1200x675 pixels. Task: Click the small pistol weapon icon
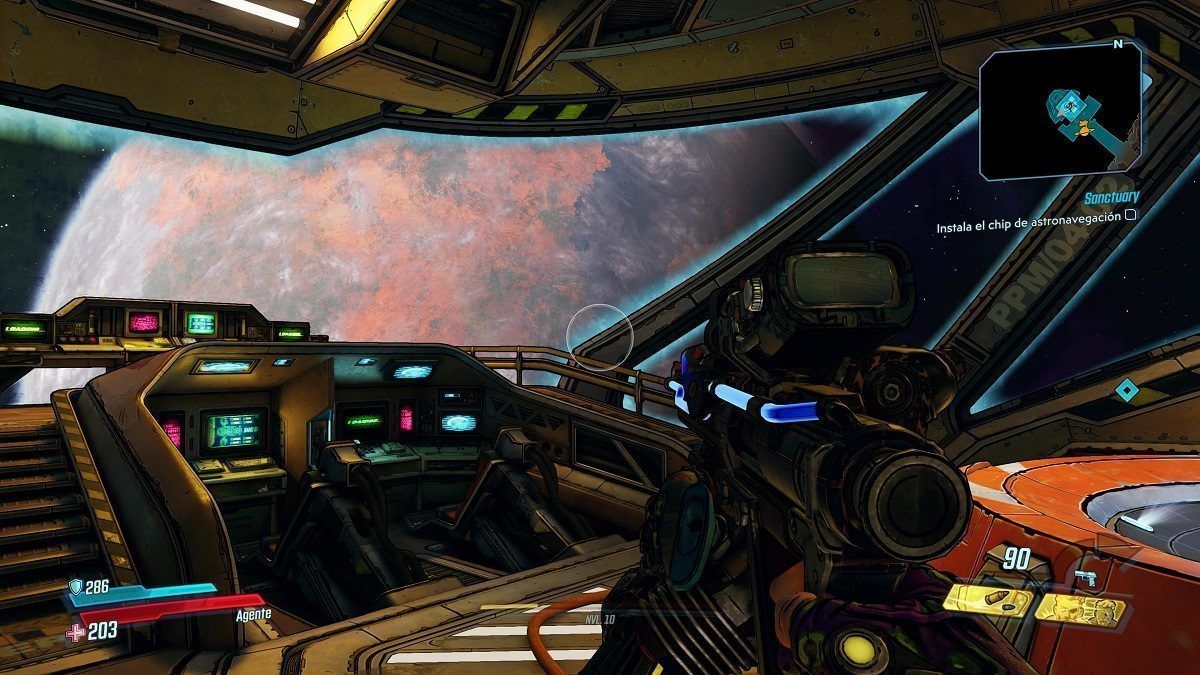[x=1084, y=577]
